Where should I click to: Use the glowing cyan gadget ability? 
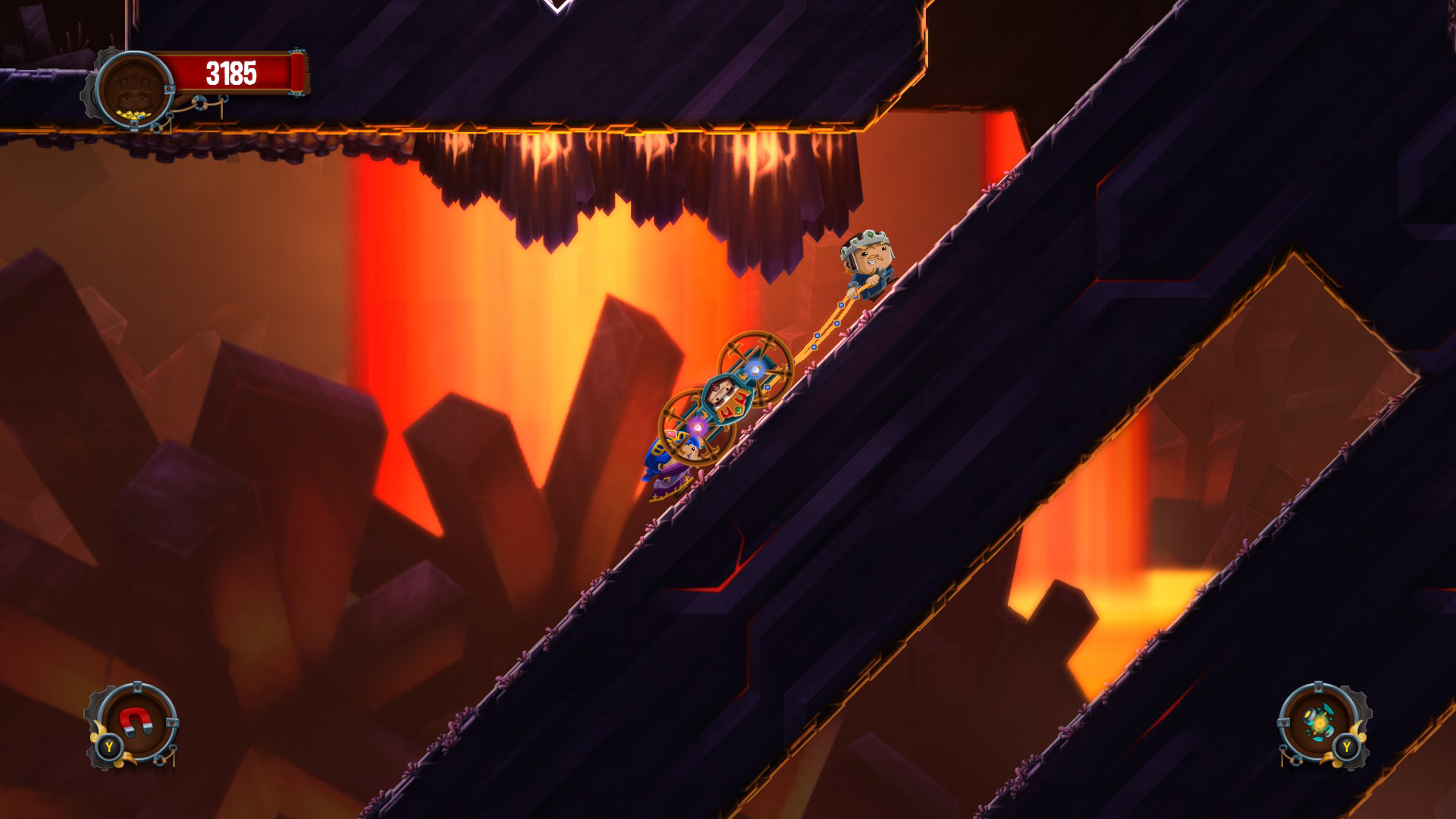(1320, 723)
